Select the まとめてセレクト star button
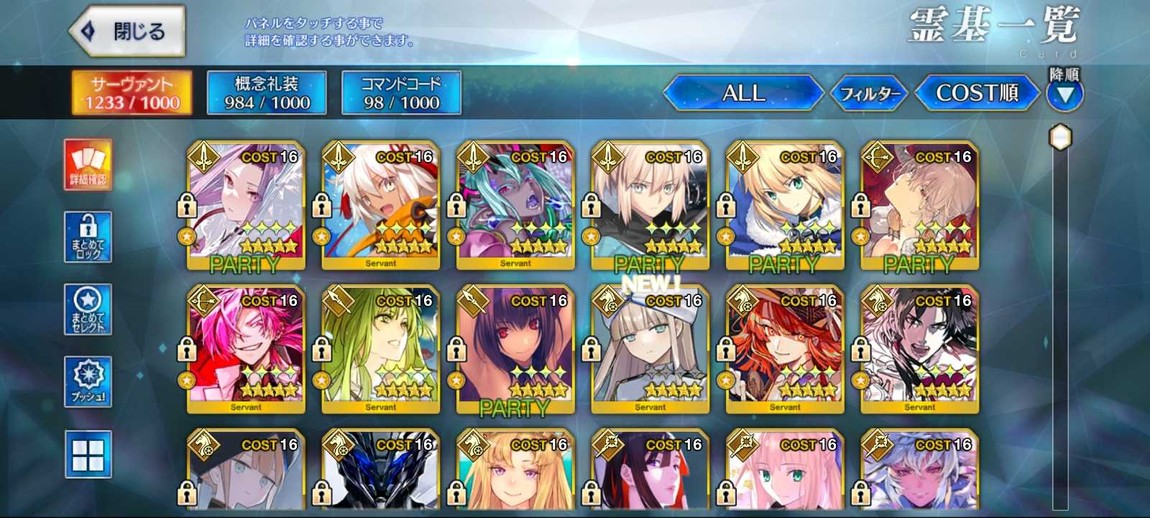This screenshot has width=1150, height=518. coord(88,309)
